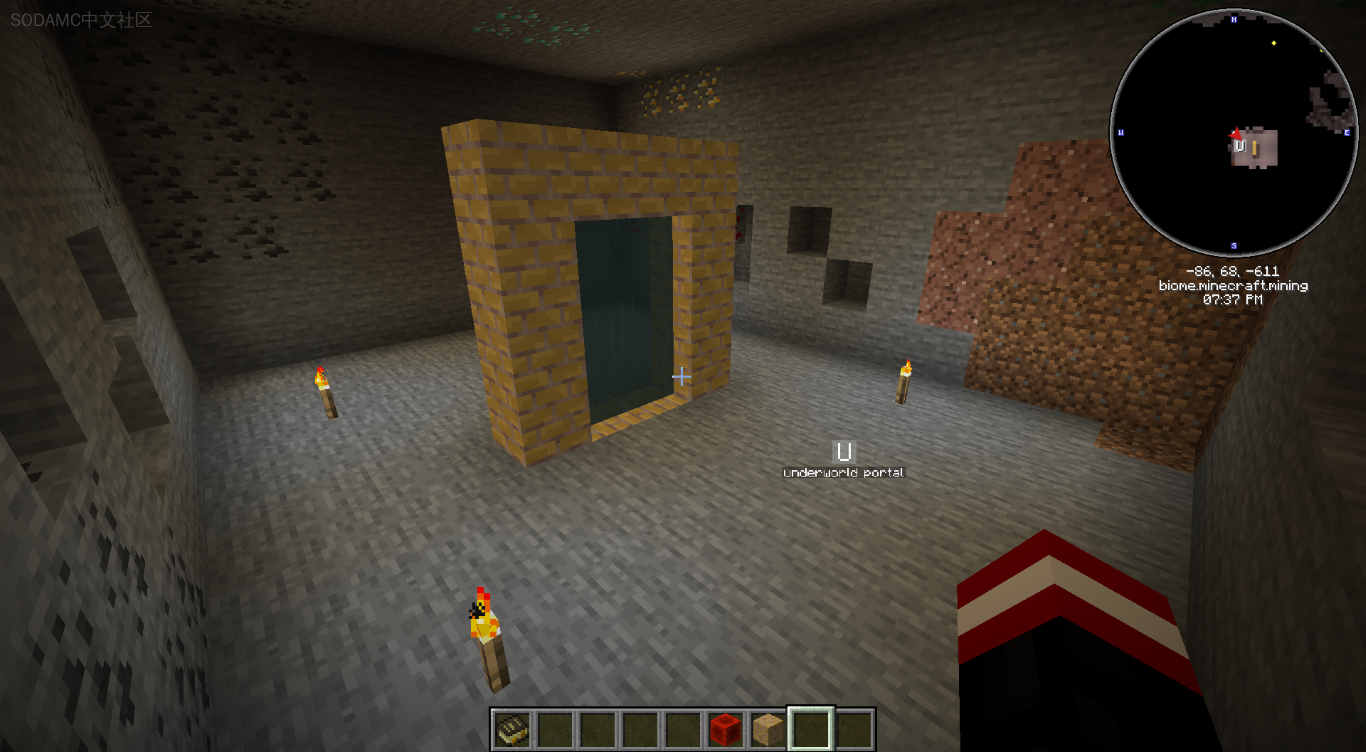
Task: Select the red block hotbar slot
Action: click(725, 729)
